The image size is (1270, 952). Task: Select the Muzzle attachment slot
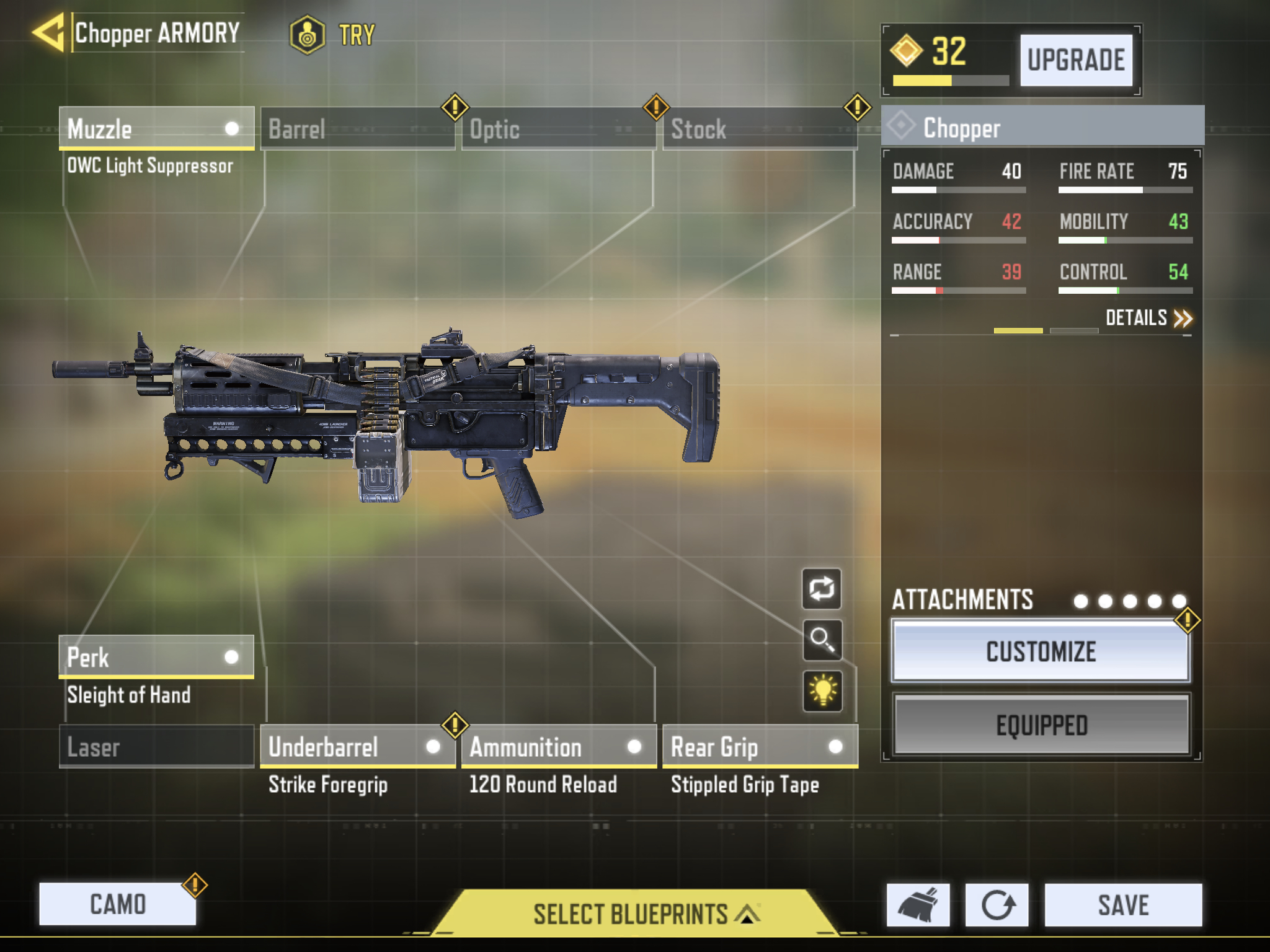point(156,128)
